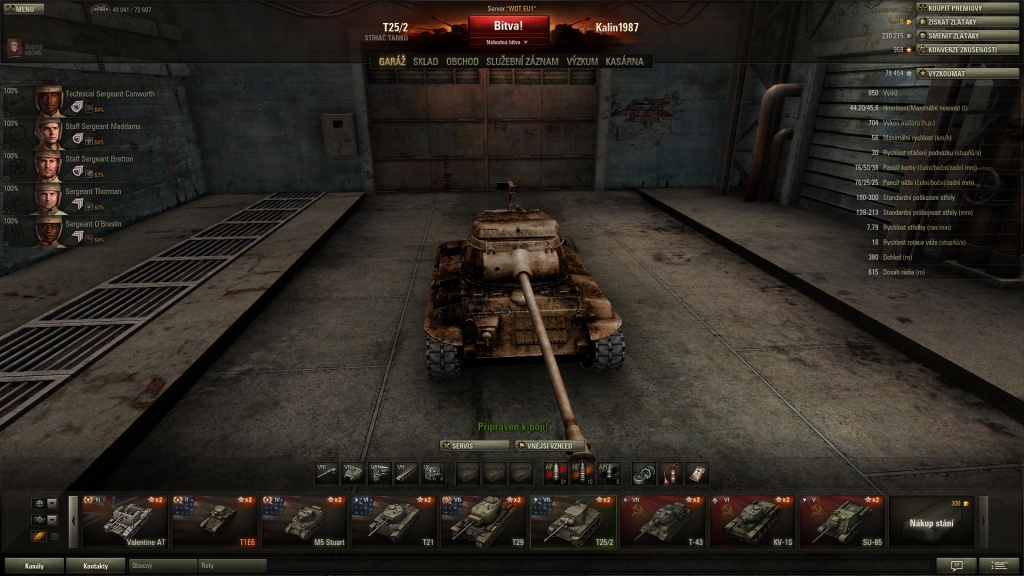Select the Valentine AT tank
This screenshot has width=1024, height=576.
[x=123, y=521]
